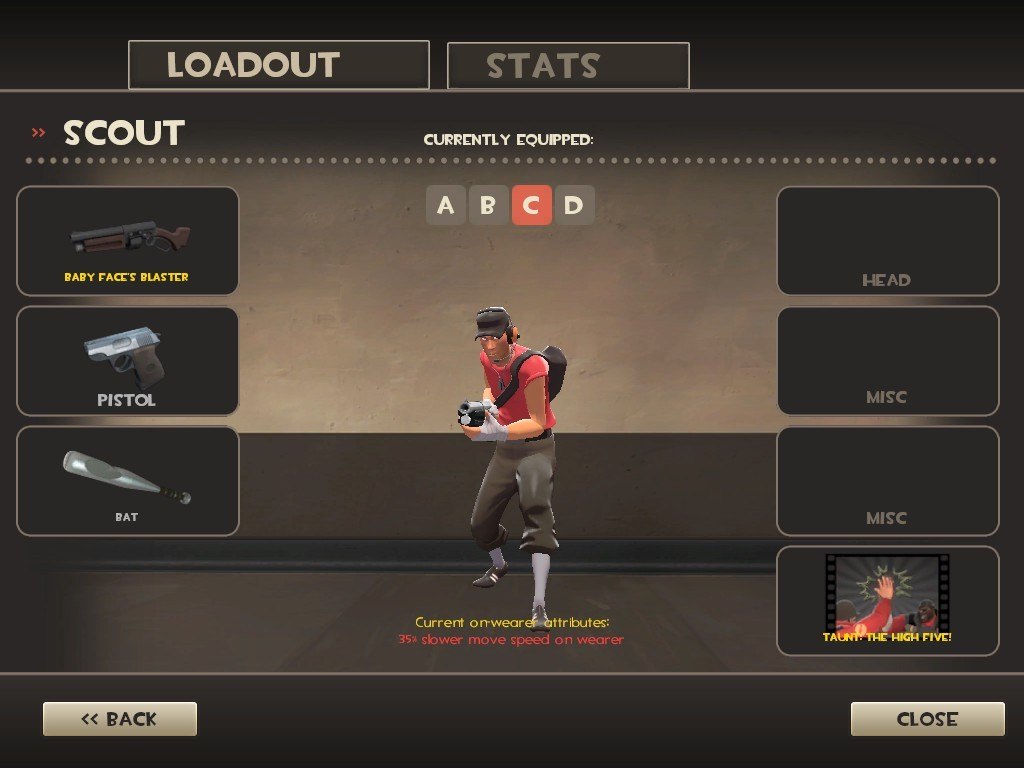This screenshot has width=1024, height=768.
Task: Change the Bat melee weapon slot
Action: tap(128, 481)
